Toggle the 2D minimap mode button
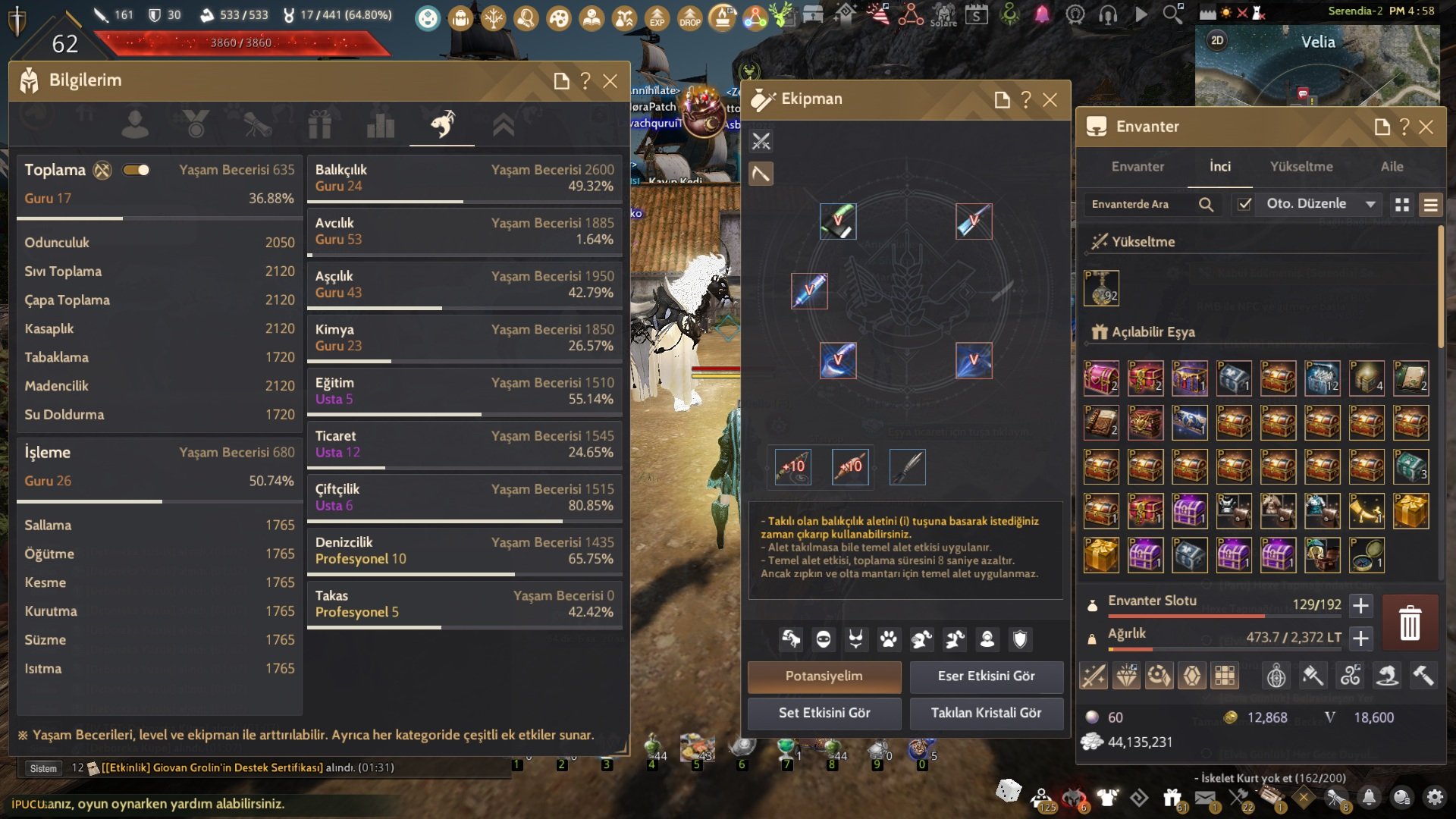 pyautogui.click(x=1217, y=40)
